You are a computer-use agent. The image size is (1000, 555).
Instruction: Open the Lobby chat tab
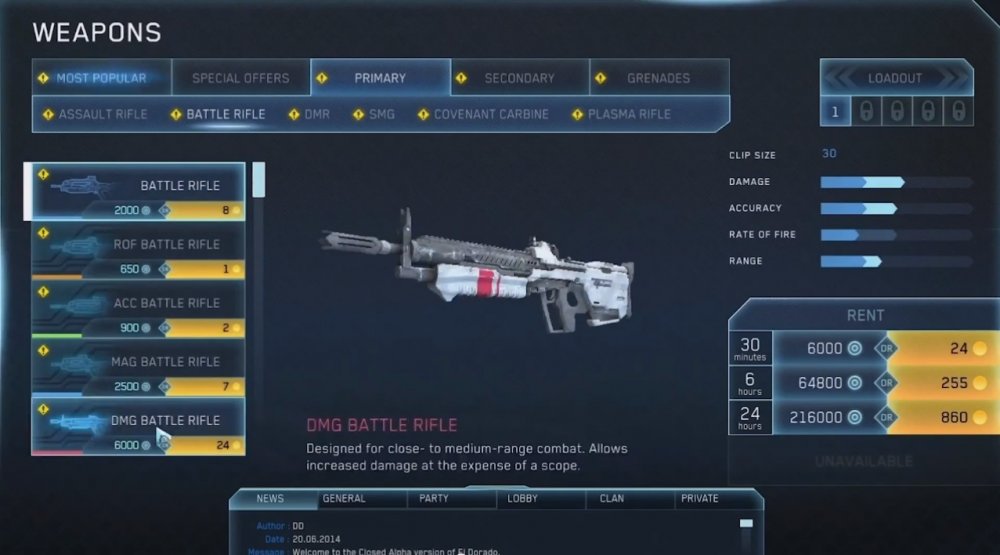[x=522, y=498]
